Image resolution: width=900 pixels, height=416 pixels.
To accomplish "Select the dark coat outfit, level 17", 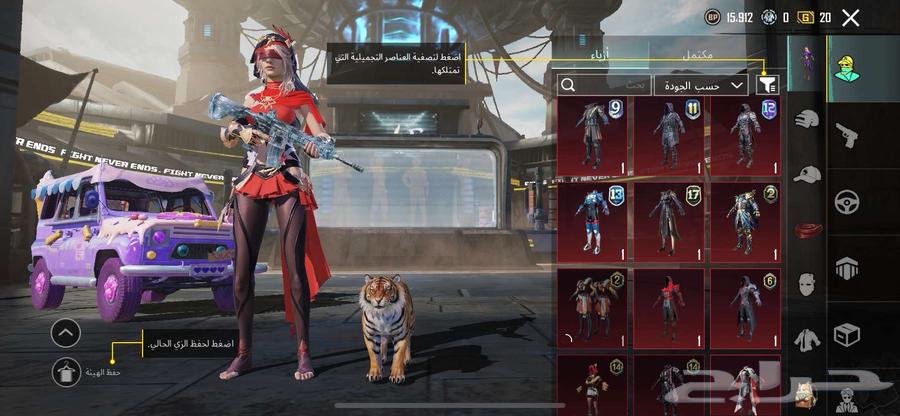I will 669,220.
